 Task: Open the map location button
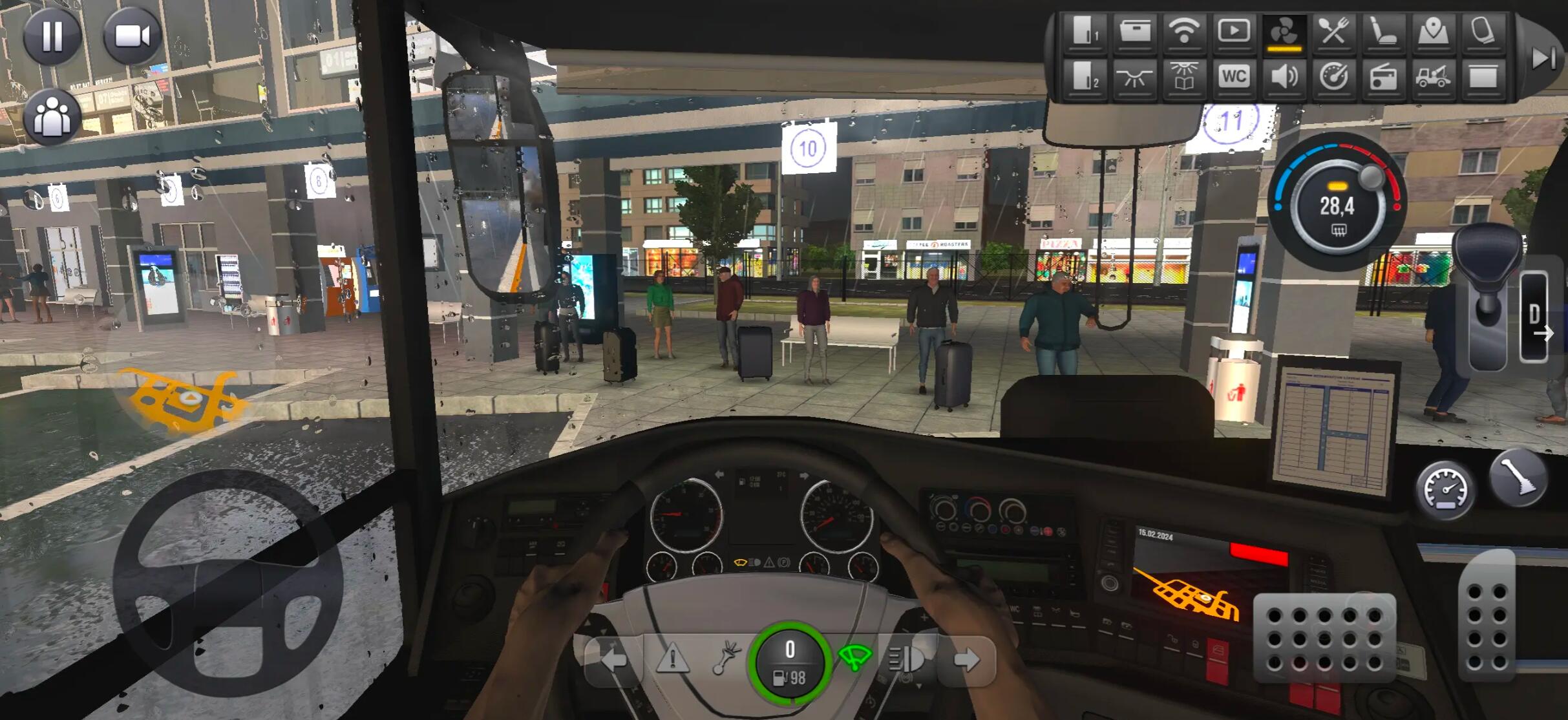pos(1433,31)
